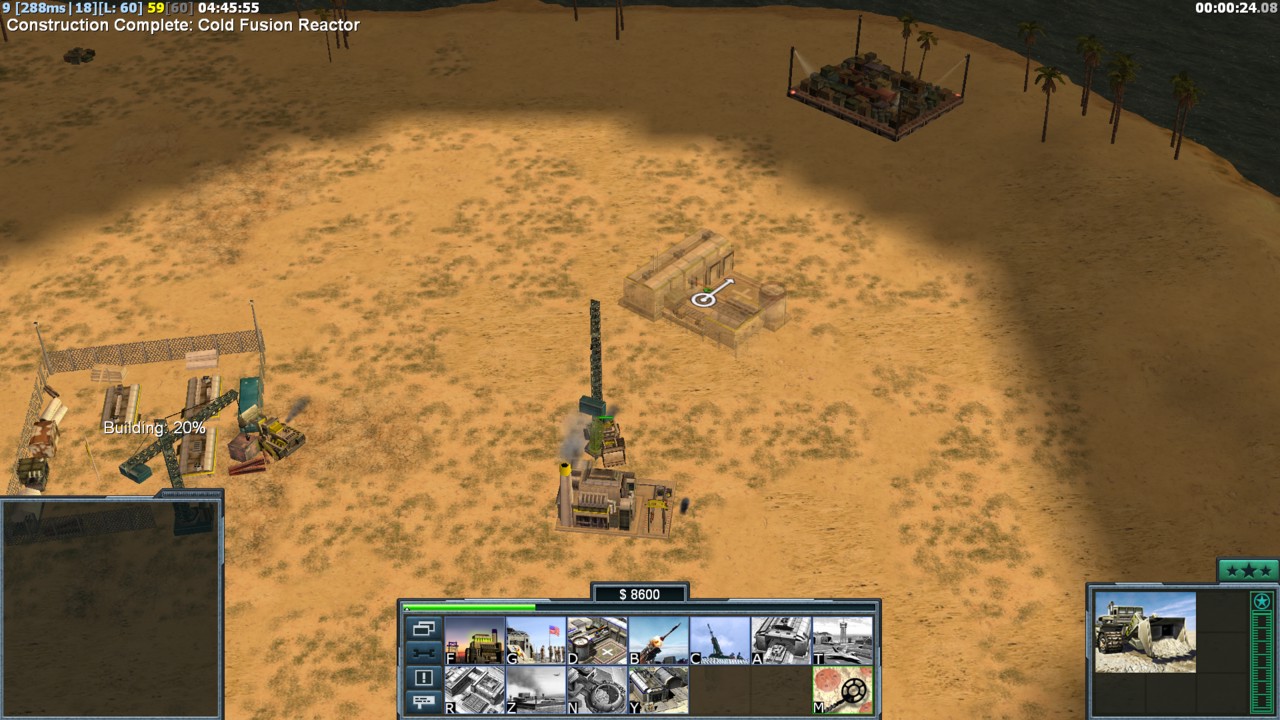Select the Firebase artillery build icon
Image resolution: width=1280 pixels, height=720 pixels.
[720, 640]
